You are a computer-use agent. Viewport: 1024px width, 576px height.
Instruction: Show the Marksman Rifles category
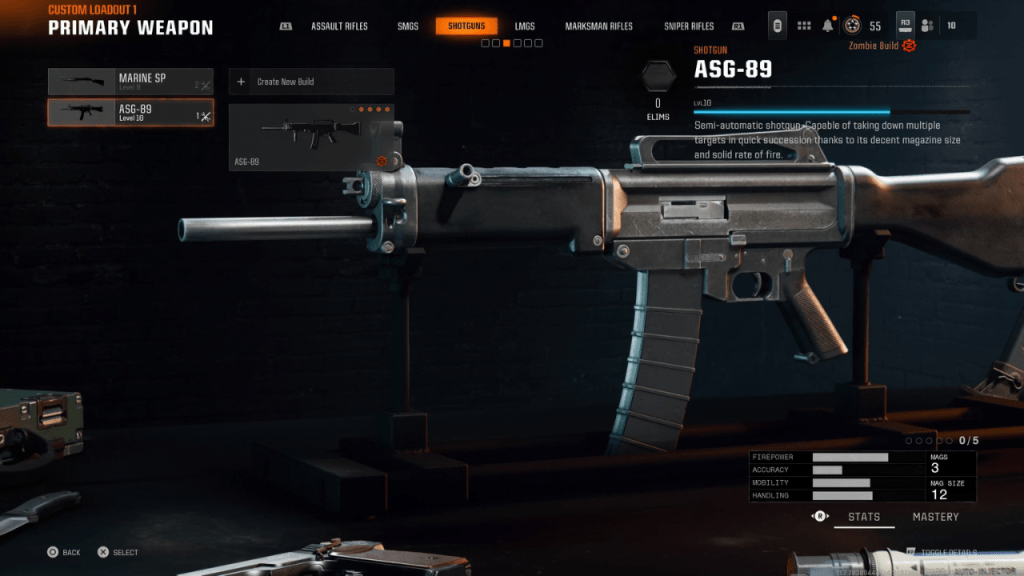click(x=598, y=26)
